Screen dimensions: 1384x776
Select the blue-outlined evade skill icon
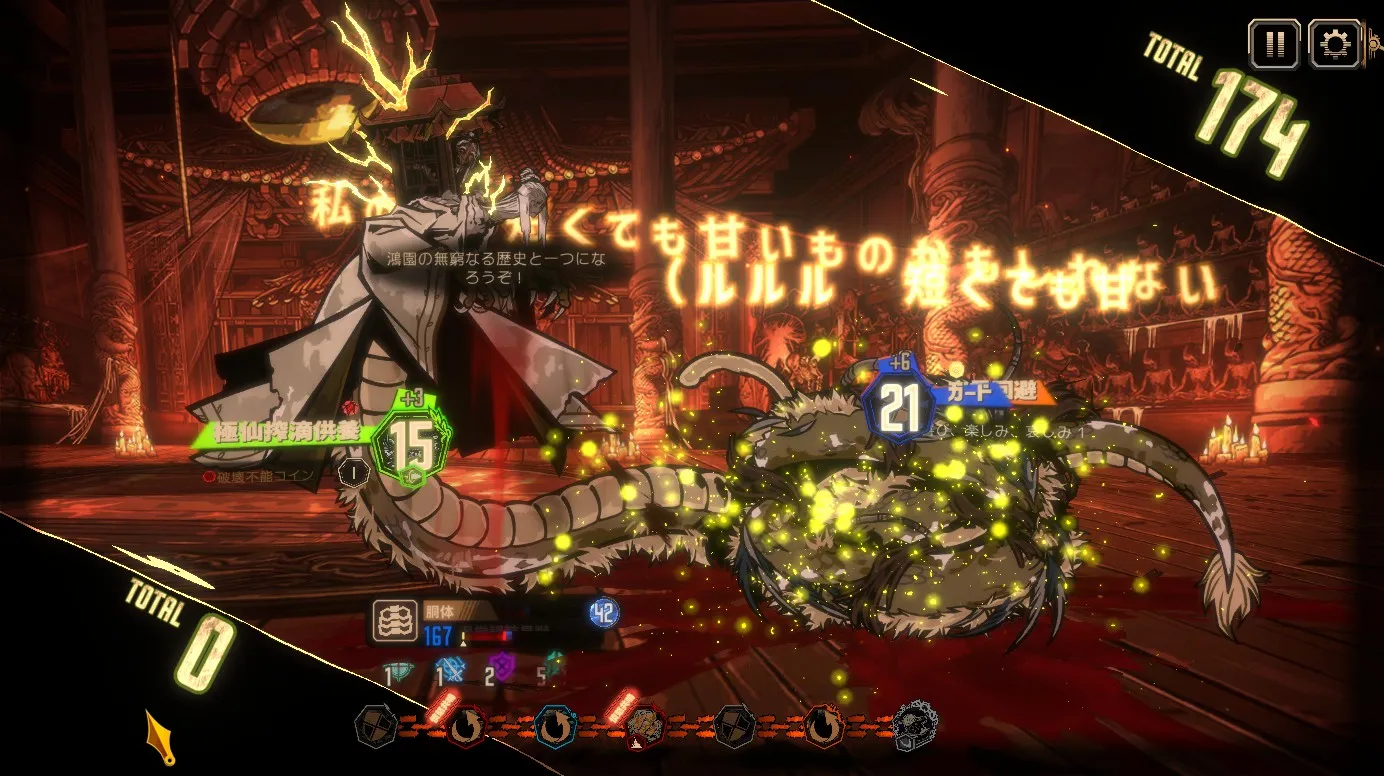pyautogui.click(x=555, y=727)
